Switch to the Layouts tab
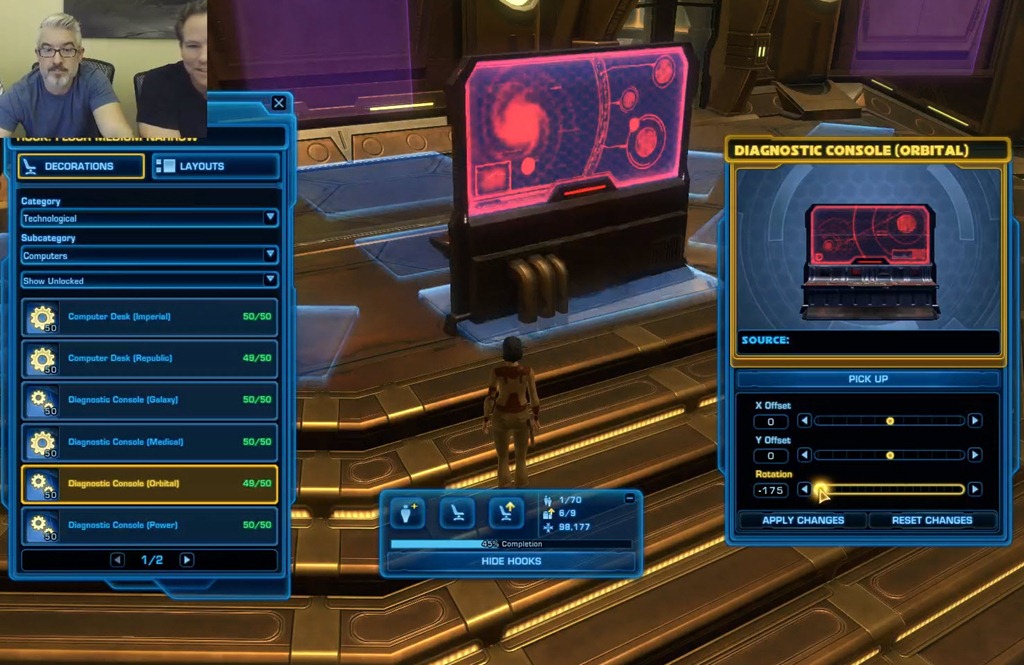This screenshot has width=1024, height=665. (215, 166)
